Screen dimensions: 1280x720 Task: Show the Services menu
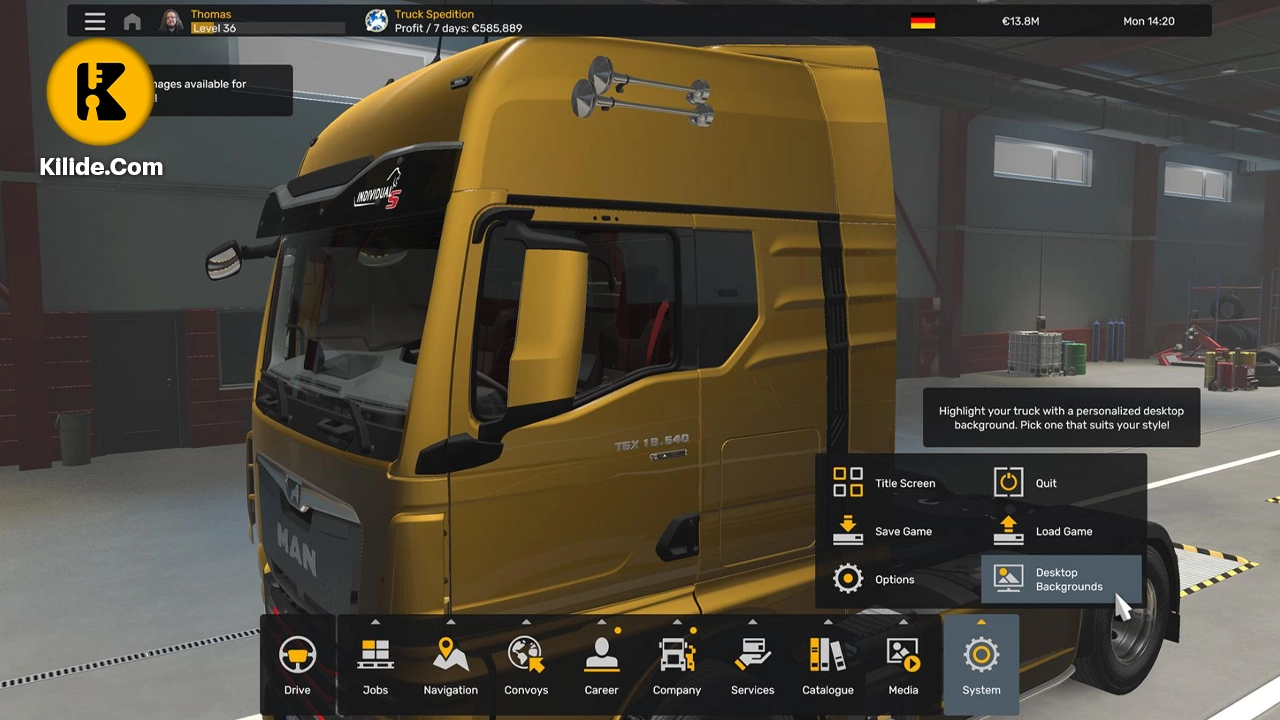click(x=752, y=665)
